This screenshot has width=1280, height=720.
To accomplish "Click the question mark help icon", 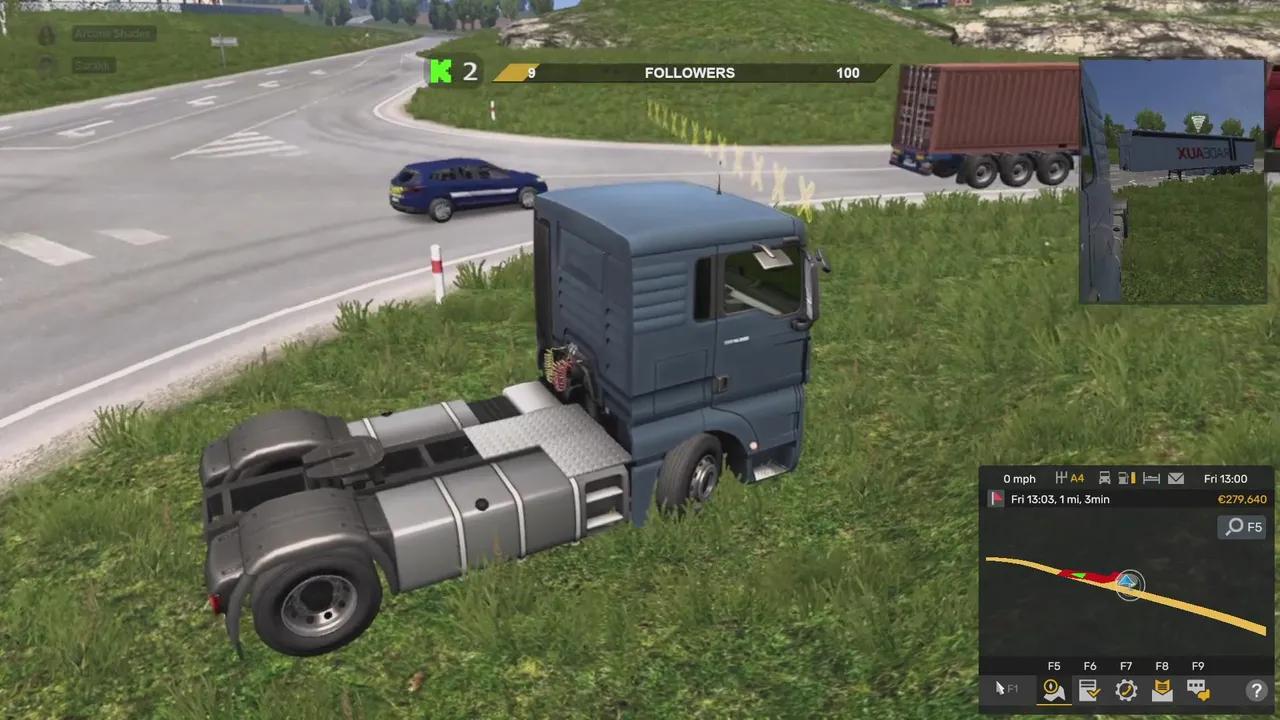I will coord(1256,690).
